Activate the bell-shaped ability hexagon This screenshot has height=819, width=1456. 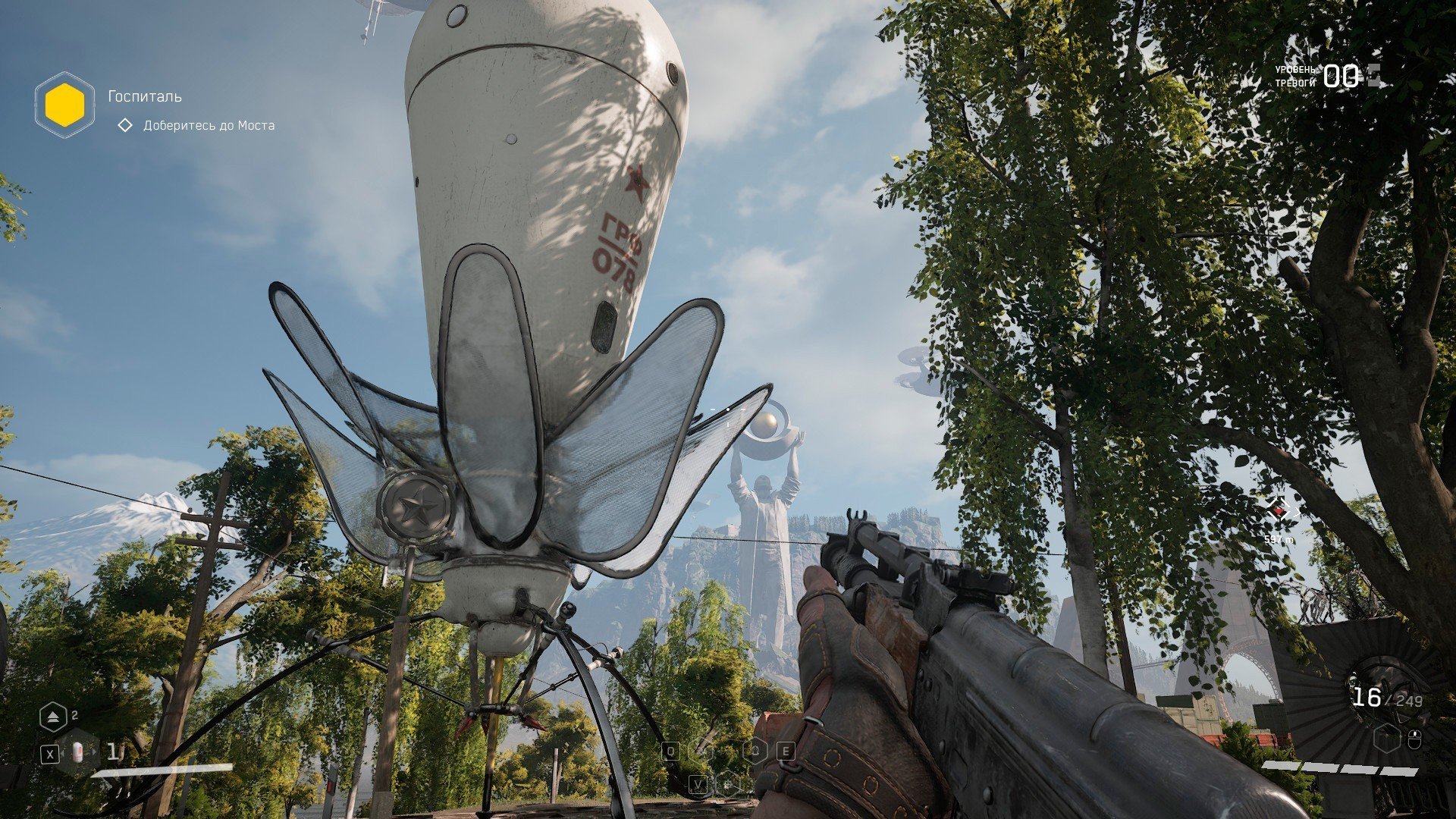tap(756, 752)
